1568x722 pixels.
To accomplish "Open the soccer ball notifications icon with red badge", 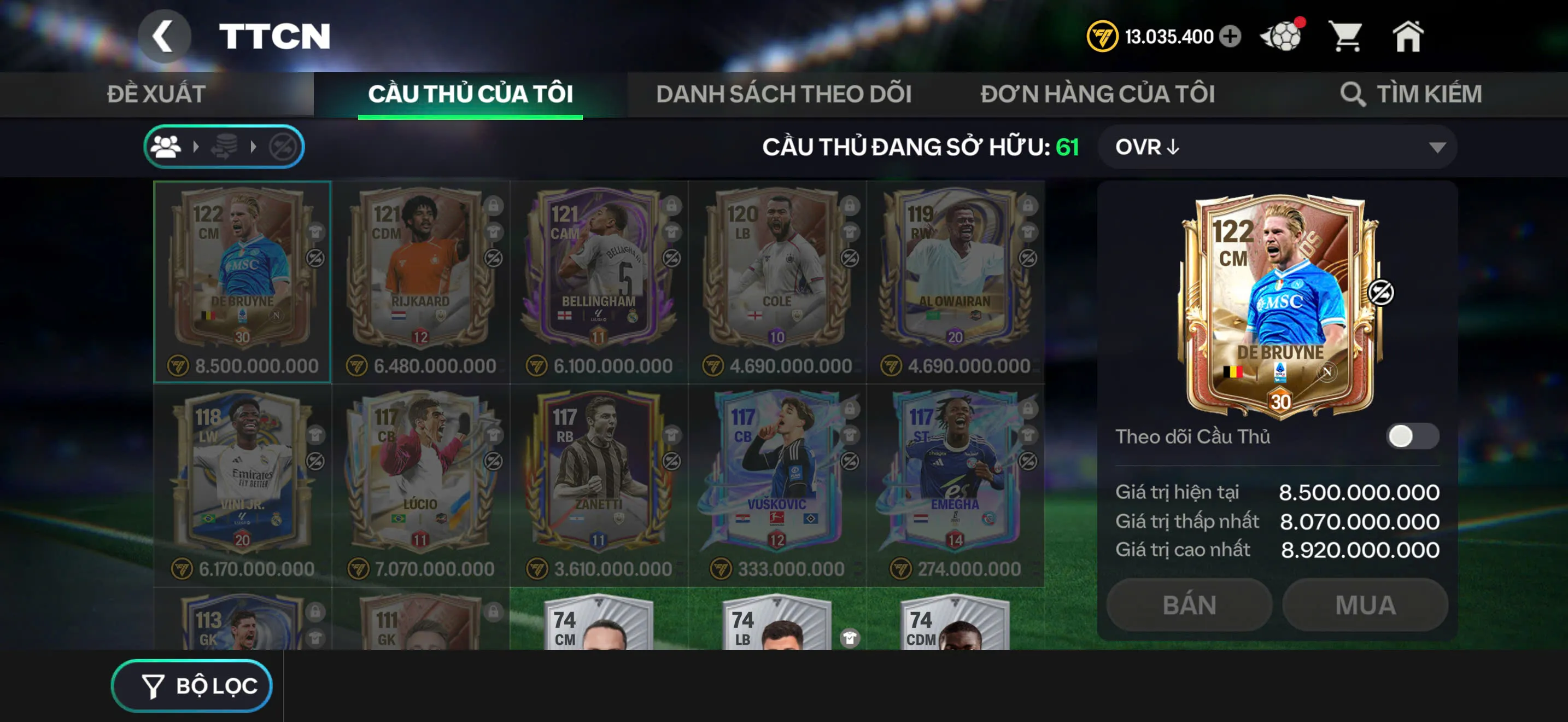I will [1282, 37].
